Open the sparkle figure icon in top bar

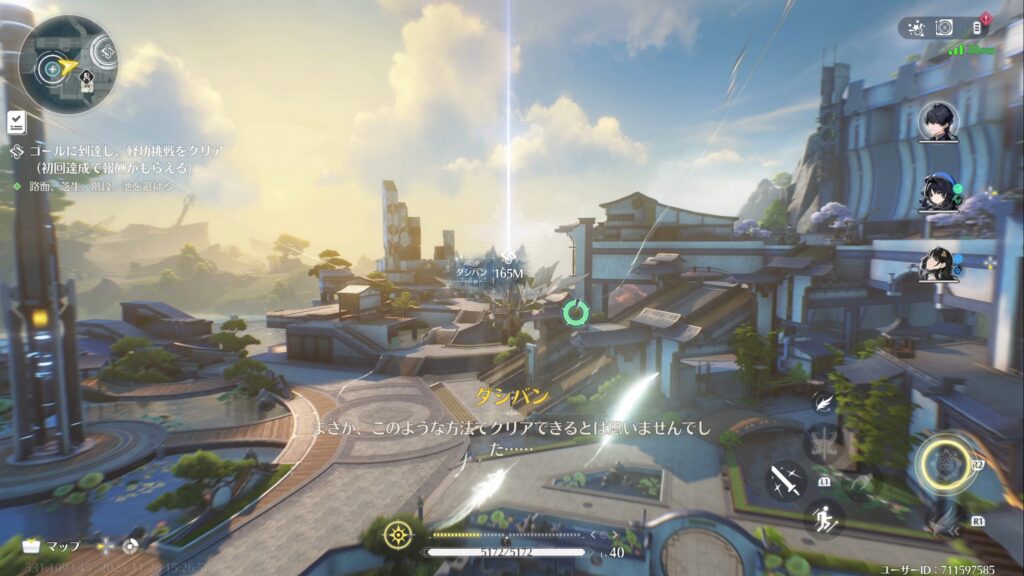tap(915, 28)
